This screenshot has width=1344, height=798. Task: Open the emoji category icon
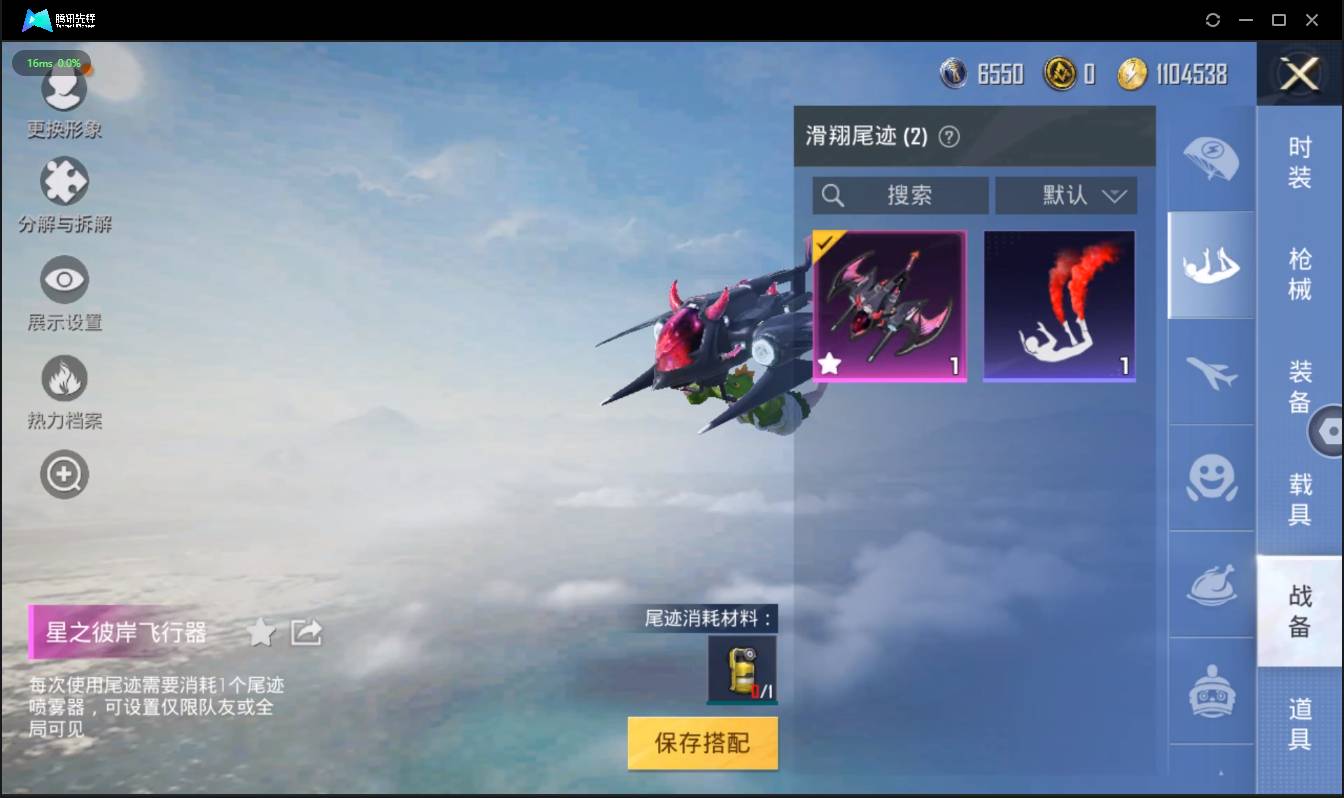pyautogui.click(x=1211, y=480)
